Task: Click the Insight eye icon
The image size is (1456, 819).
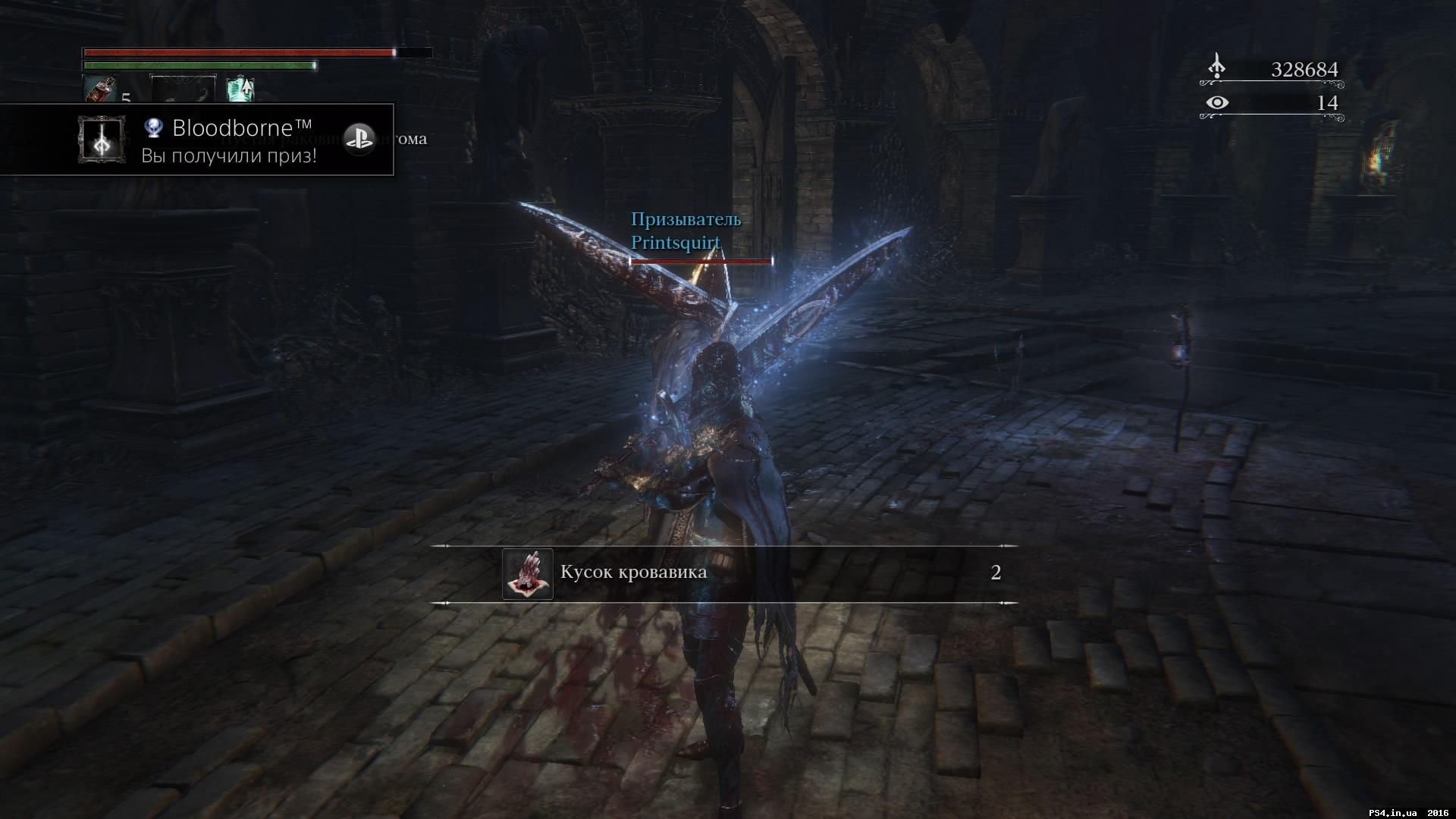Action: pyautogui.click(x=1219, y=102)
